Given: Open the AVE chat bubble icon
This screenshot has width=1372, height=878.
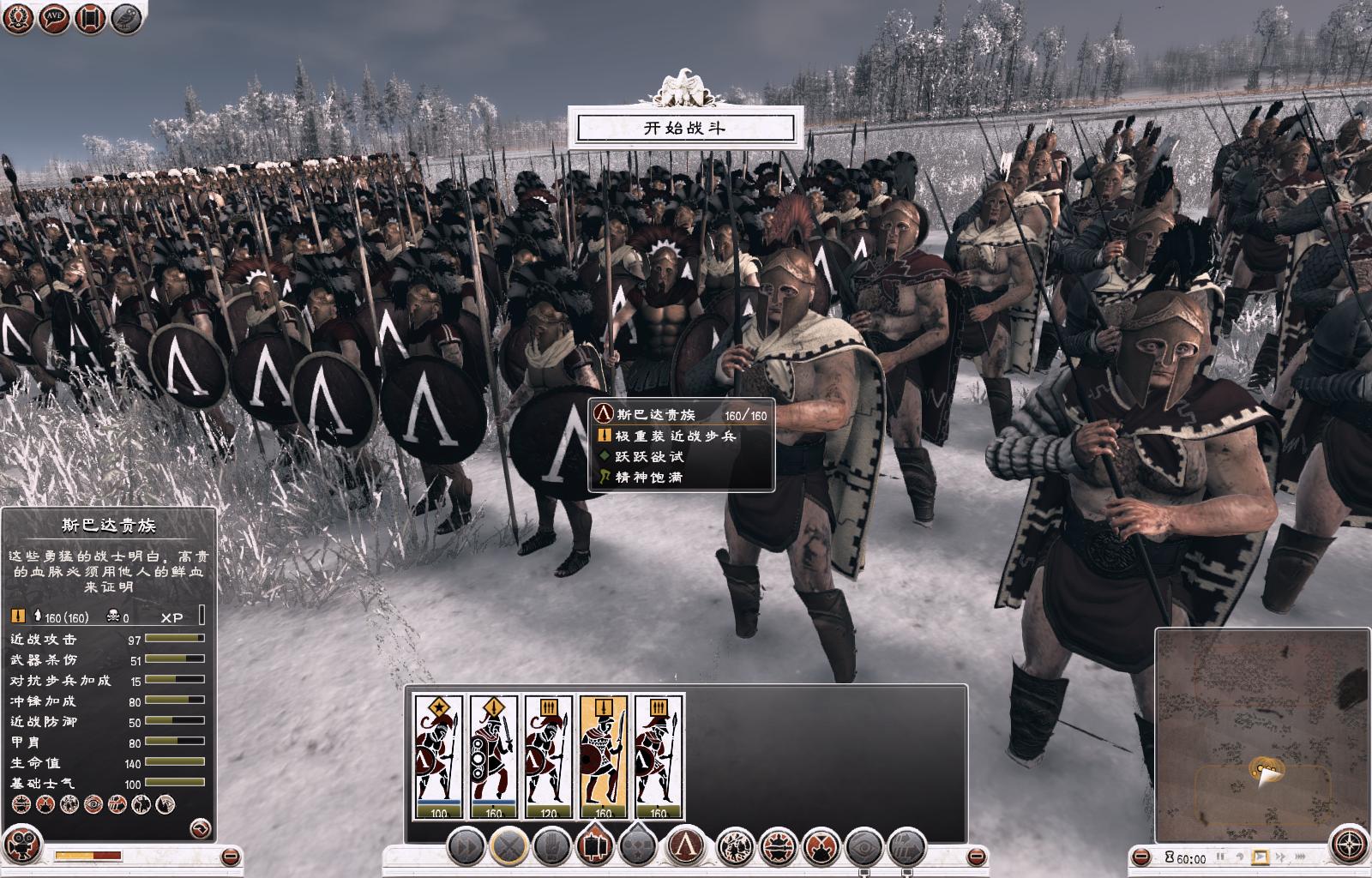Looking at the screenshot, I should pos(55,18).
